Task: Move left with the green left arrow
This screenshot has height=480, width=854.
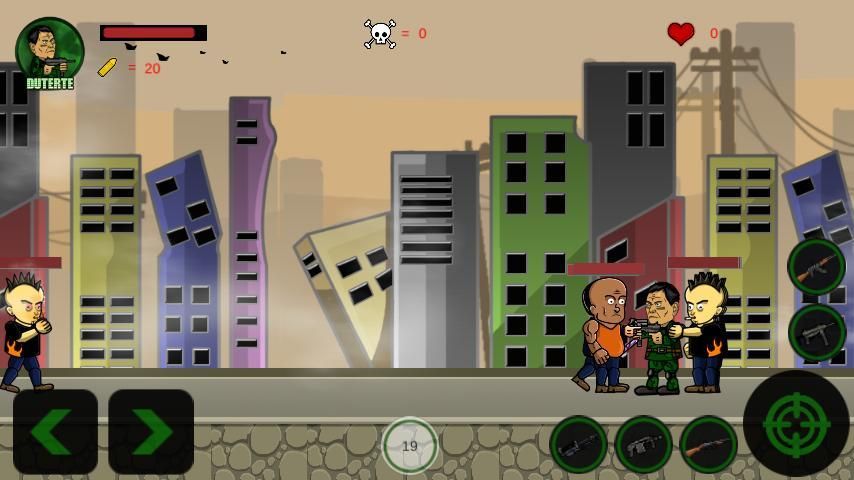Action: click(x=55, y=431)
